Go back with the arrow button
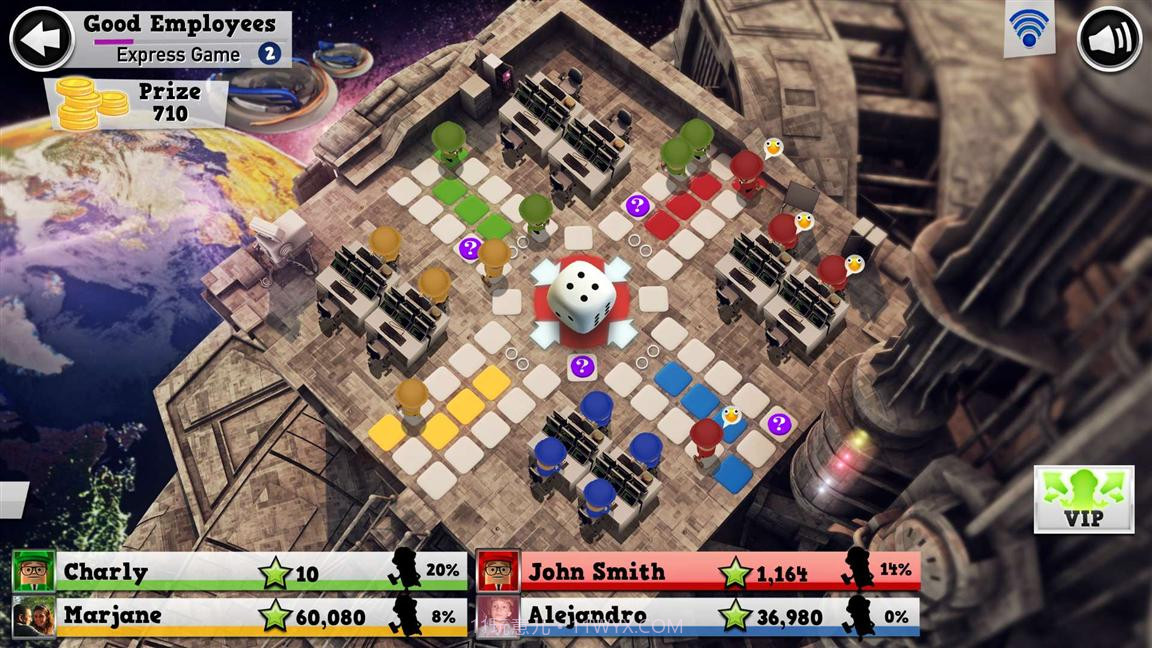 pos(41,38)
